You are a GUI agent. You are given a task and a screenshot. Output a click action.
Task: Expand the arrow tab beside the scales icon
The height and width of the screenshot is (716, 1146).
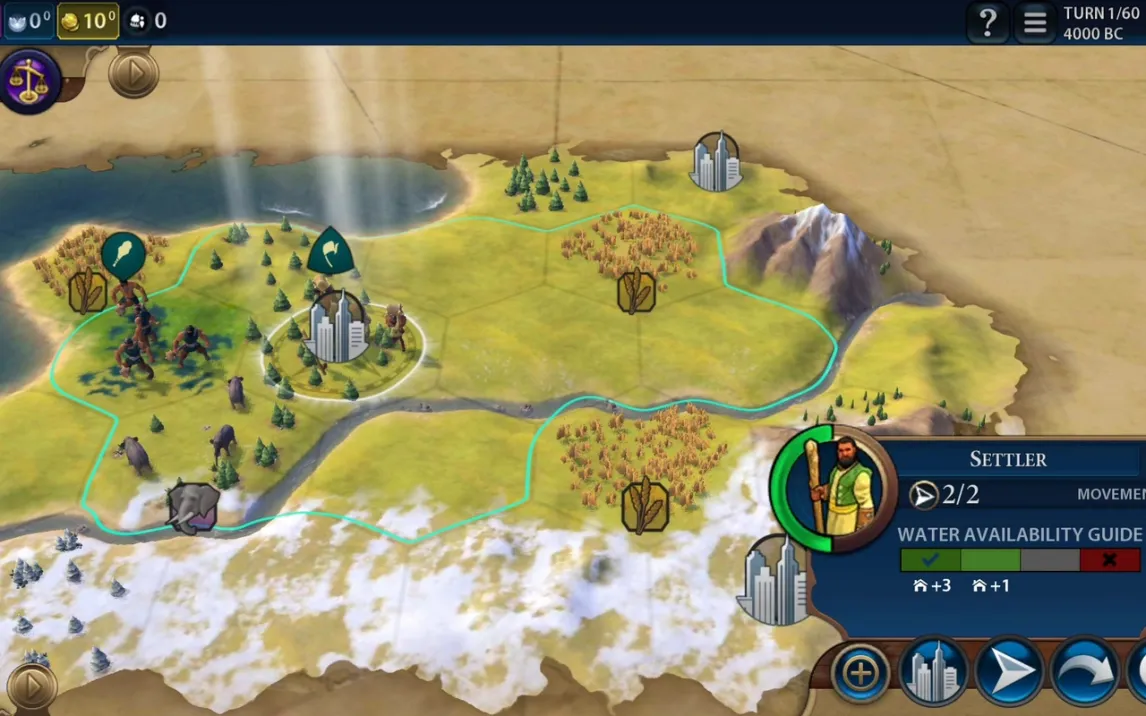(133, 73)
